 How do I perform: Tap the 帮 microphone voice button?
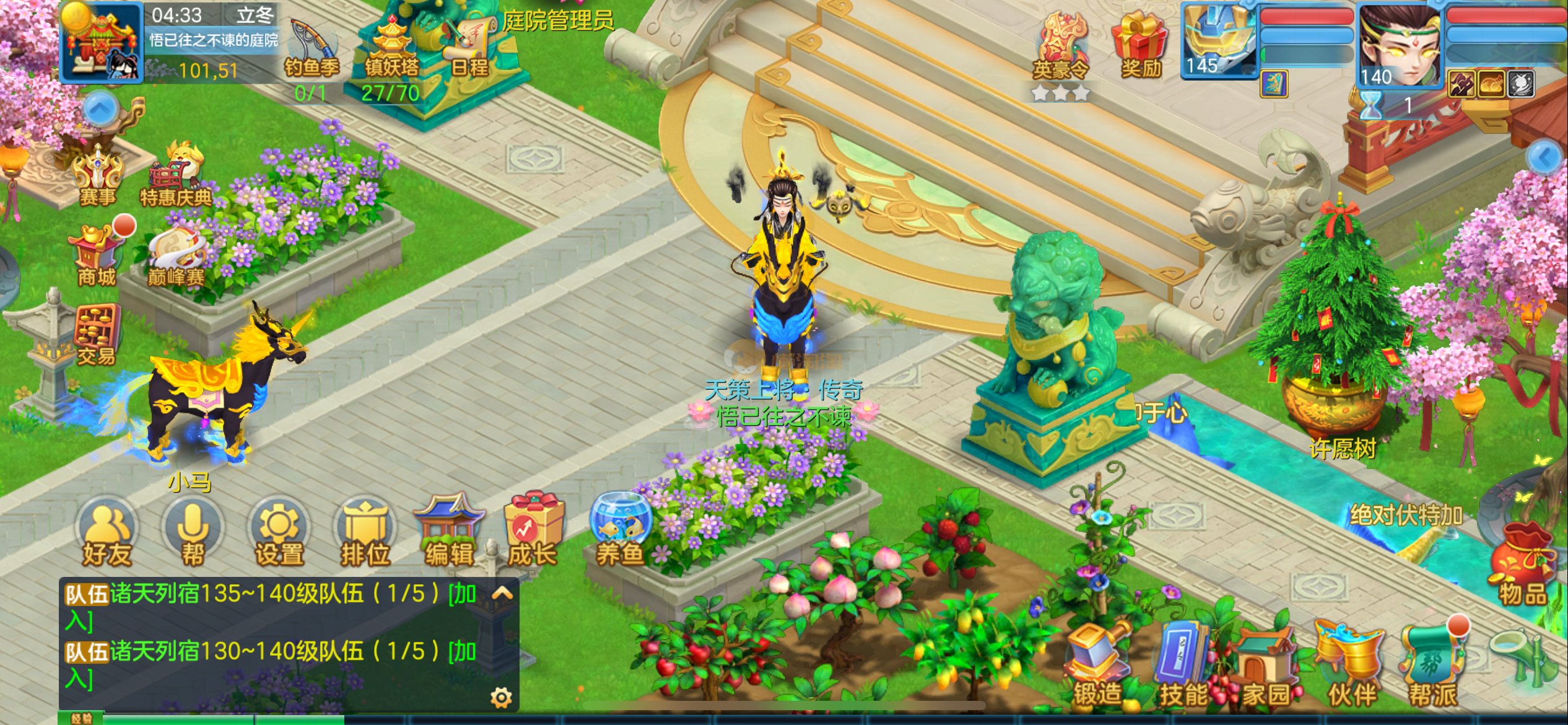pos(193,533)
